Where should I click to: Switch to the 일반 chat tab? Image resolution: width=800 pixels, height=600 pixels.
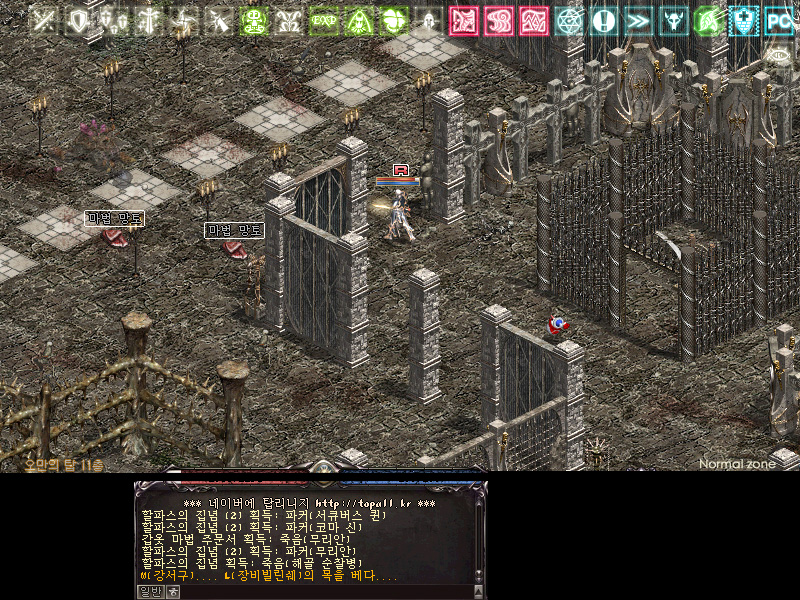click(x=148, y=591)
